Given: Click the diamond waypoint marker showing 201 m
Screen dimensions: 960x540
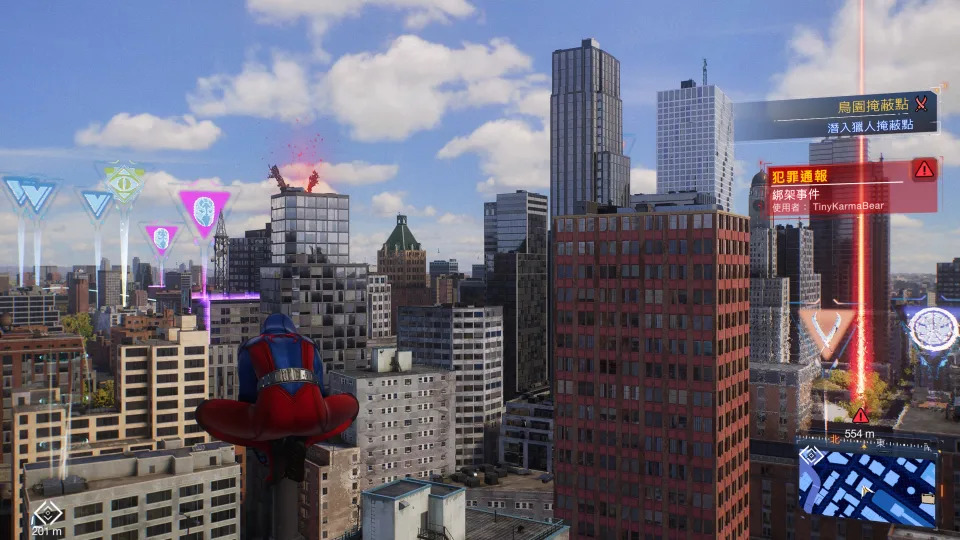Looking at the screenshot, I should pos(46,517).
